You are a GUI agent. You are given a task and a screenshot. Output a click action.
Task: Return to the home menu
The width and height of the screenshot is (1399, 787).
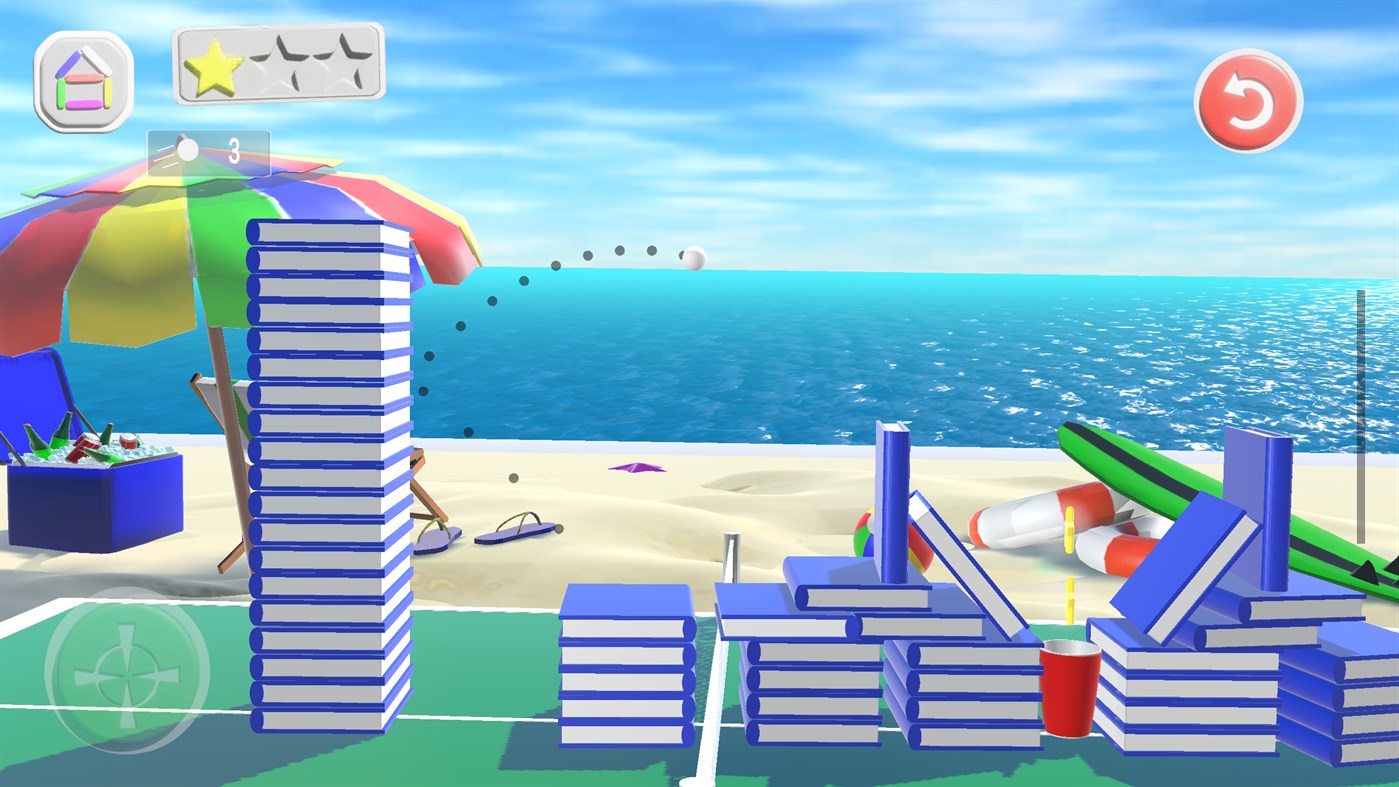(84, 79)
